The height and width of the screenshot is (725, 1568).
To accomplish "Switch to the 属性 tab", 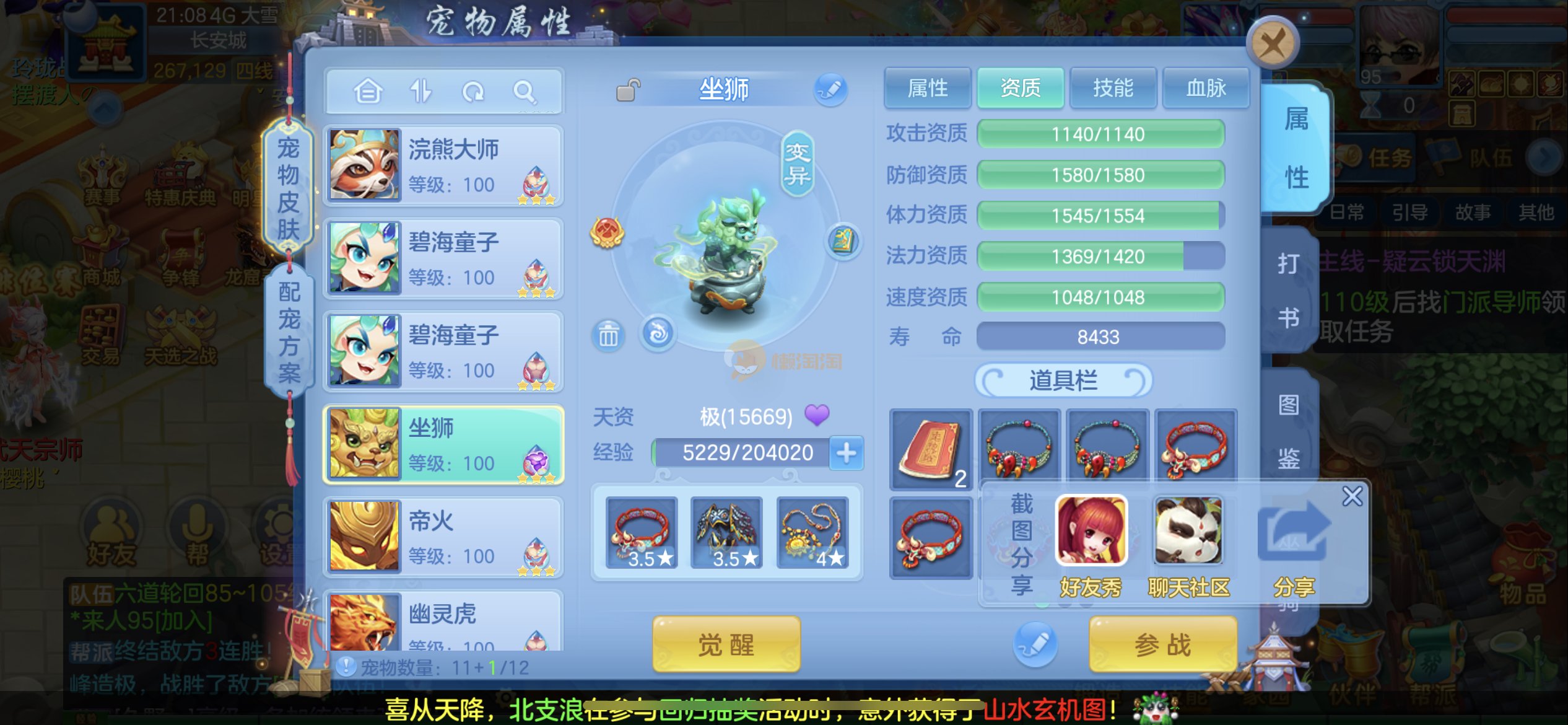I will click(927, 88).
